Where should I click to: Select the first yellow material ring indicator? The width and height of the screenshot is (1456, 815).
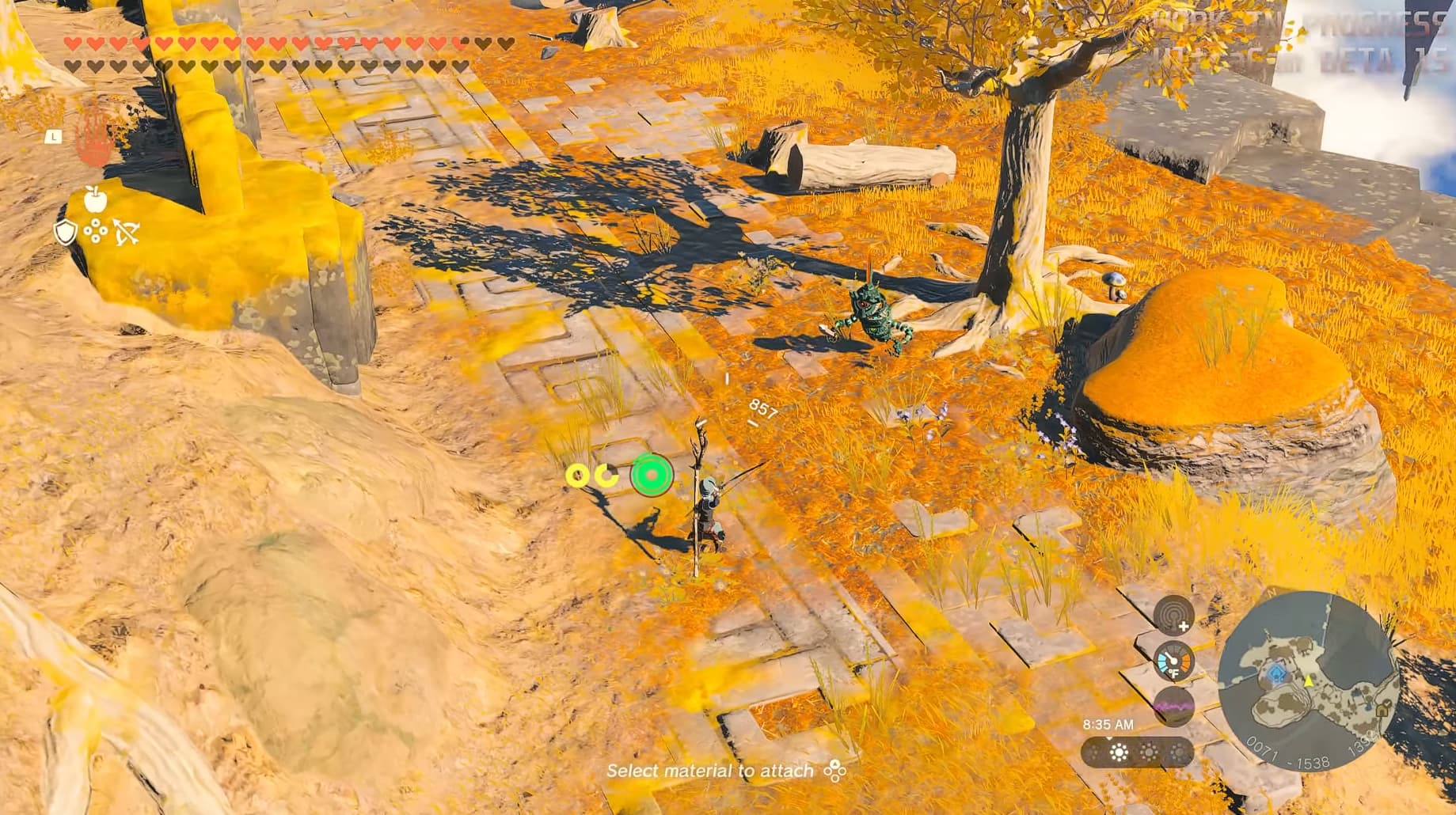[x=576, y=476]
